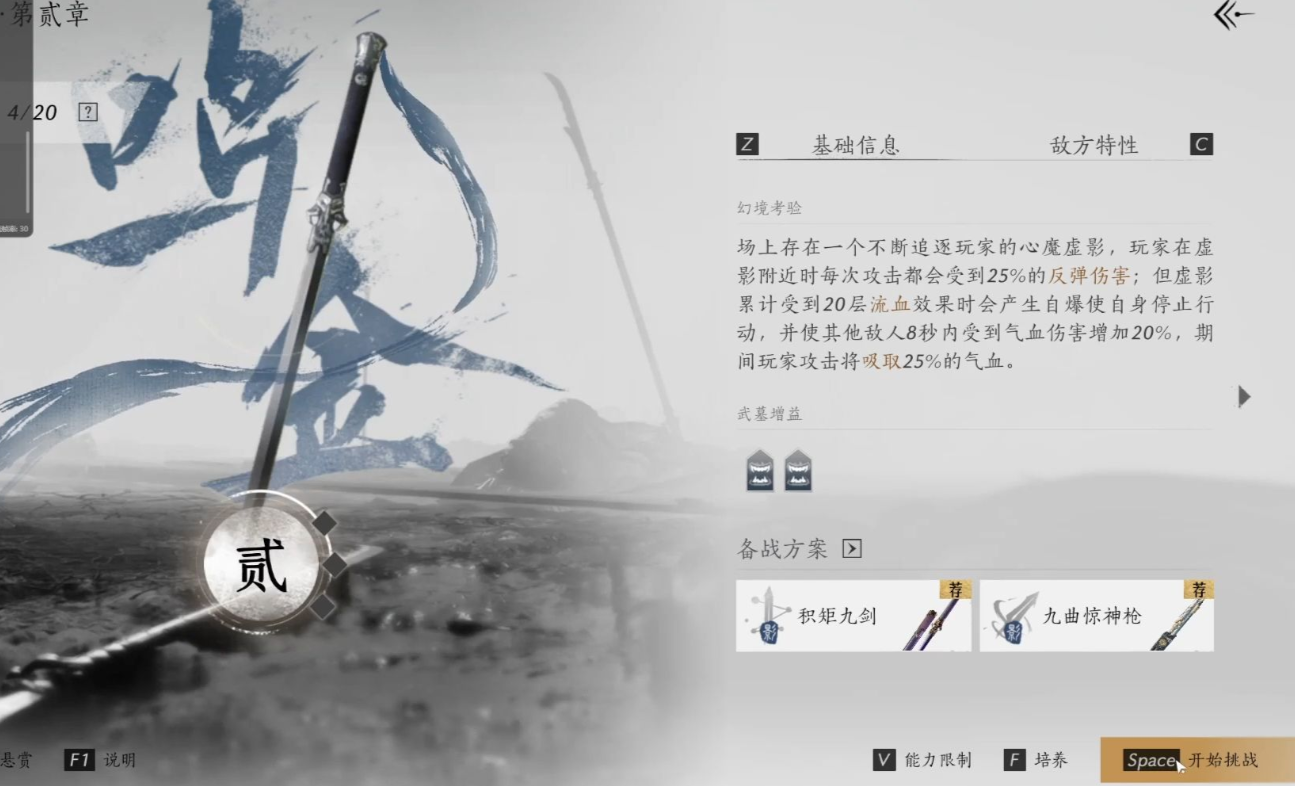Open the help question mark icon near 4/20 counter
The width and height of the screenshot is (1295, 786).
click(x=88, y=111)
